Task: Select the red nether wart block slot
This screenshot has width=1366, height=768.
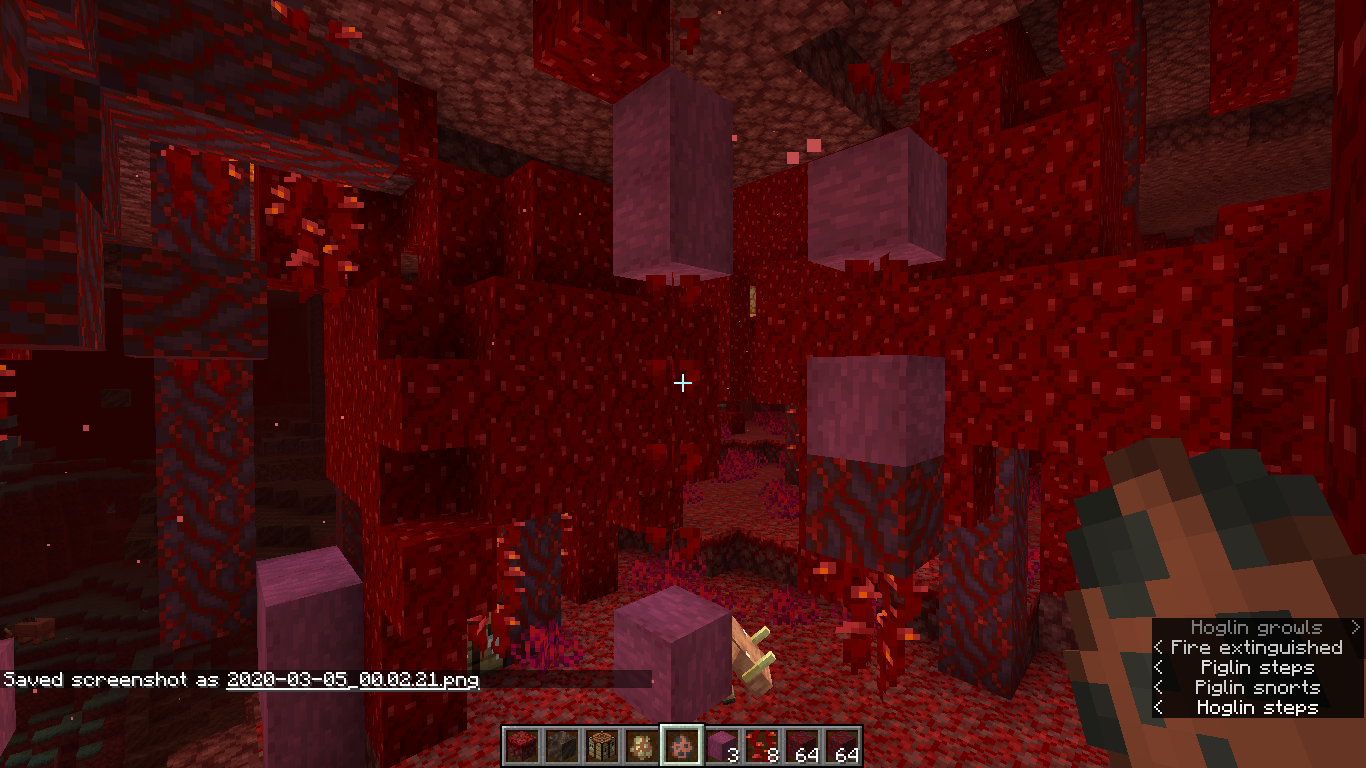Action: click(521, 746)
